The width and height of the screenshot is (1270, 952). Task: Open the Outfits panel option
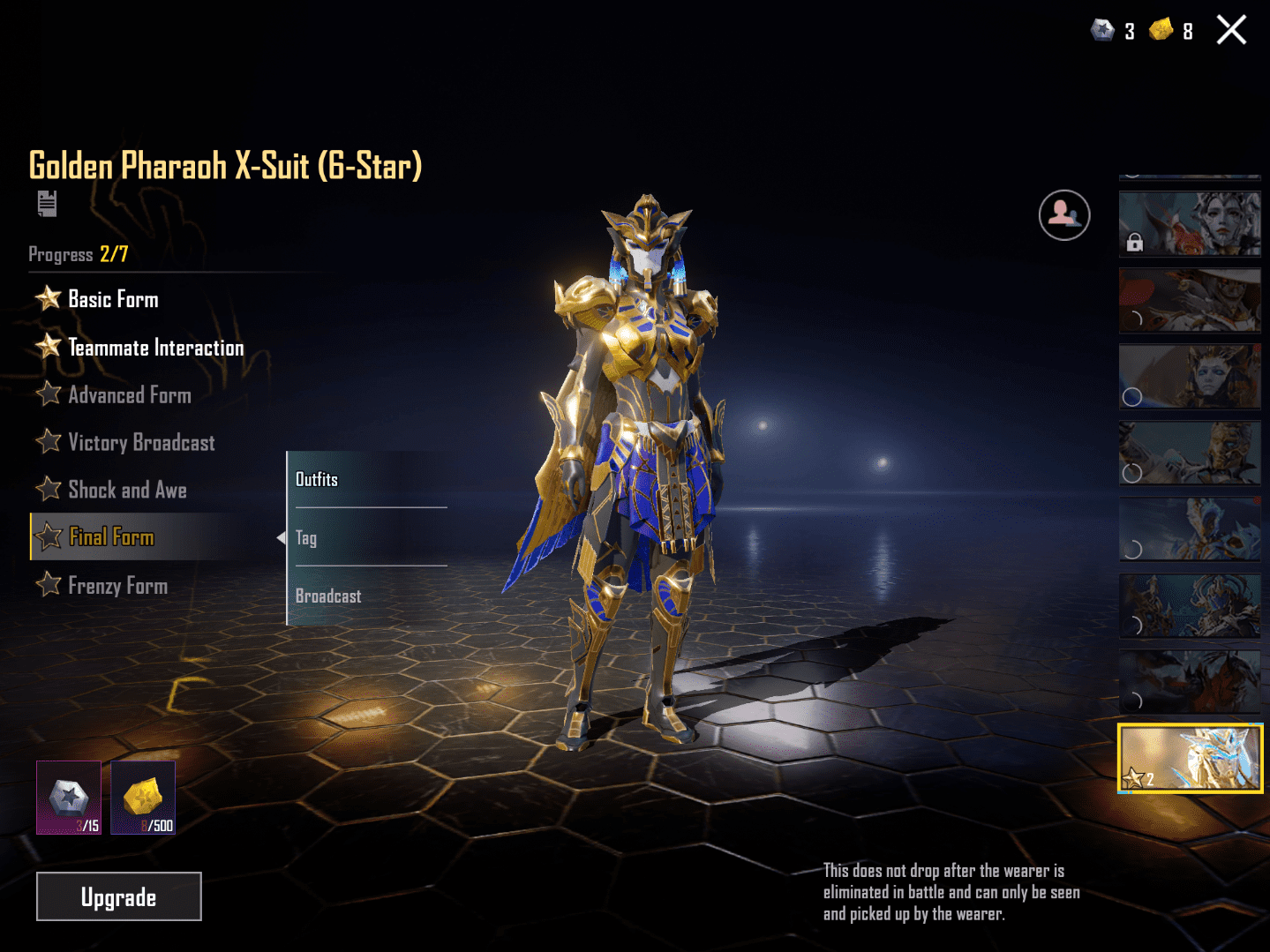(317, 479)
